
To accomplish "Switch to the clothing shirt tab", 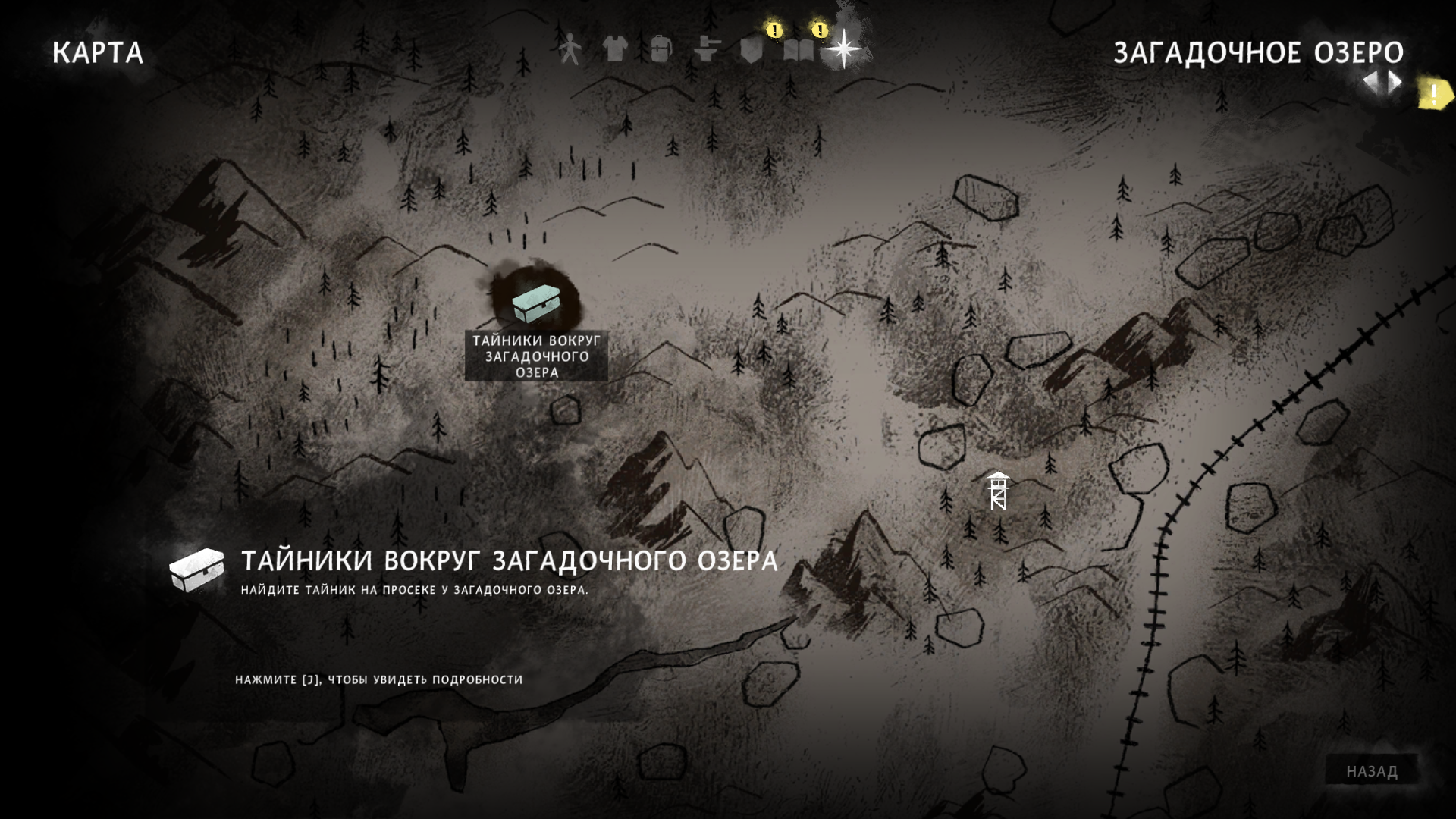I will tap(614, 49).
